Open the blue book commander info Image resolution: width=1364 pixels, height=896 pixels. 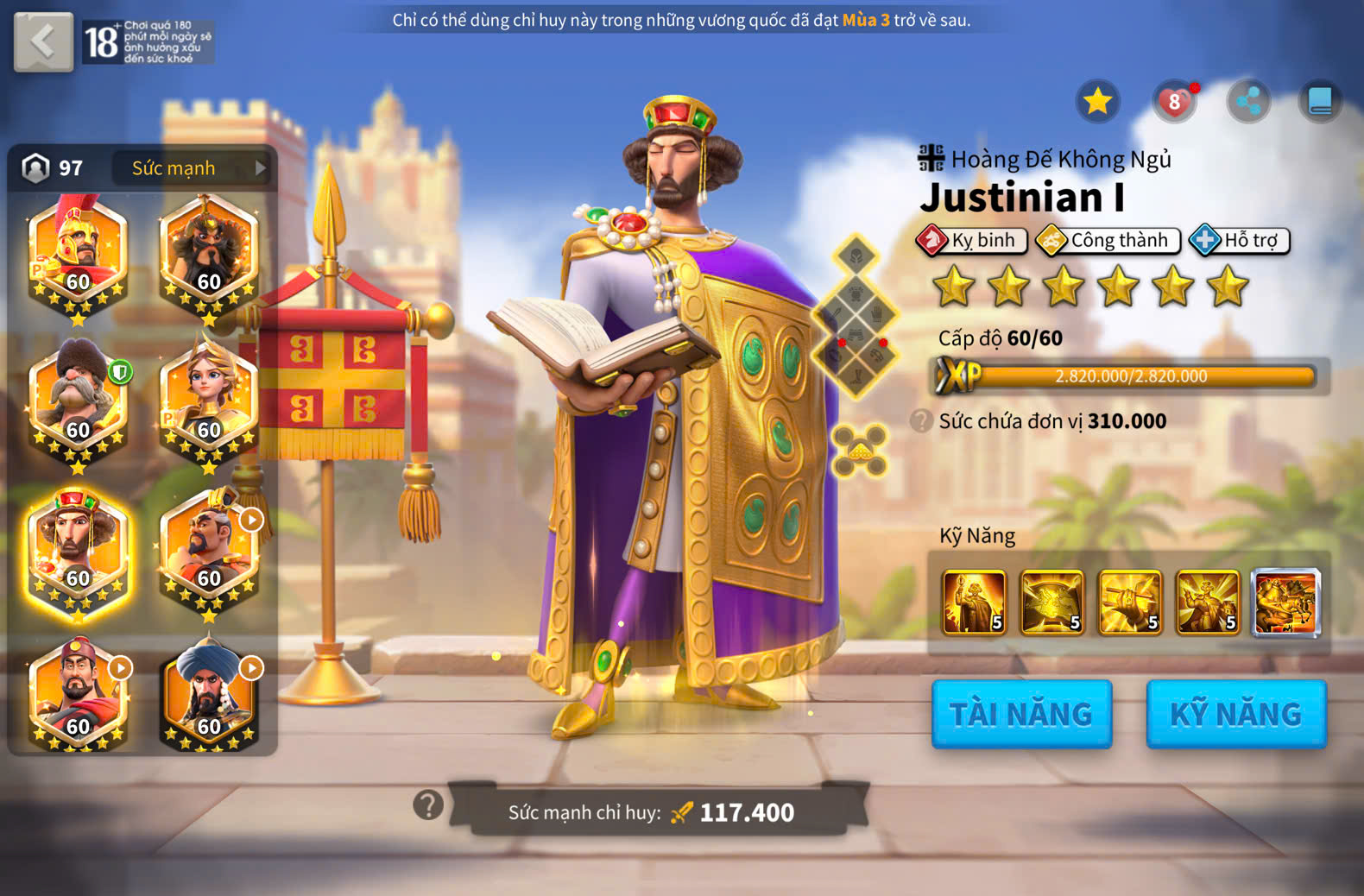tap(1320, 102)
